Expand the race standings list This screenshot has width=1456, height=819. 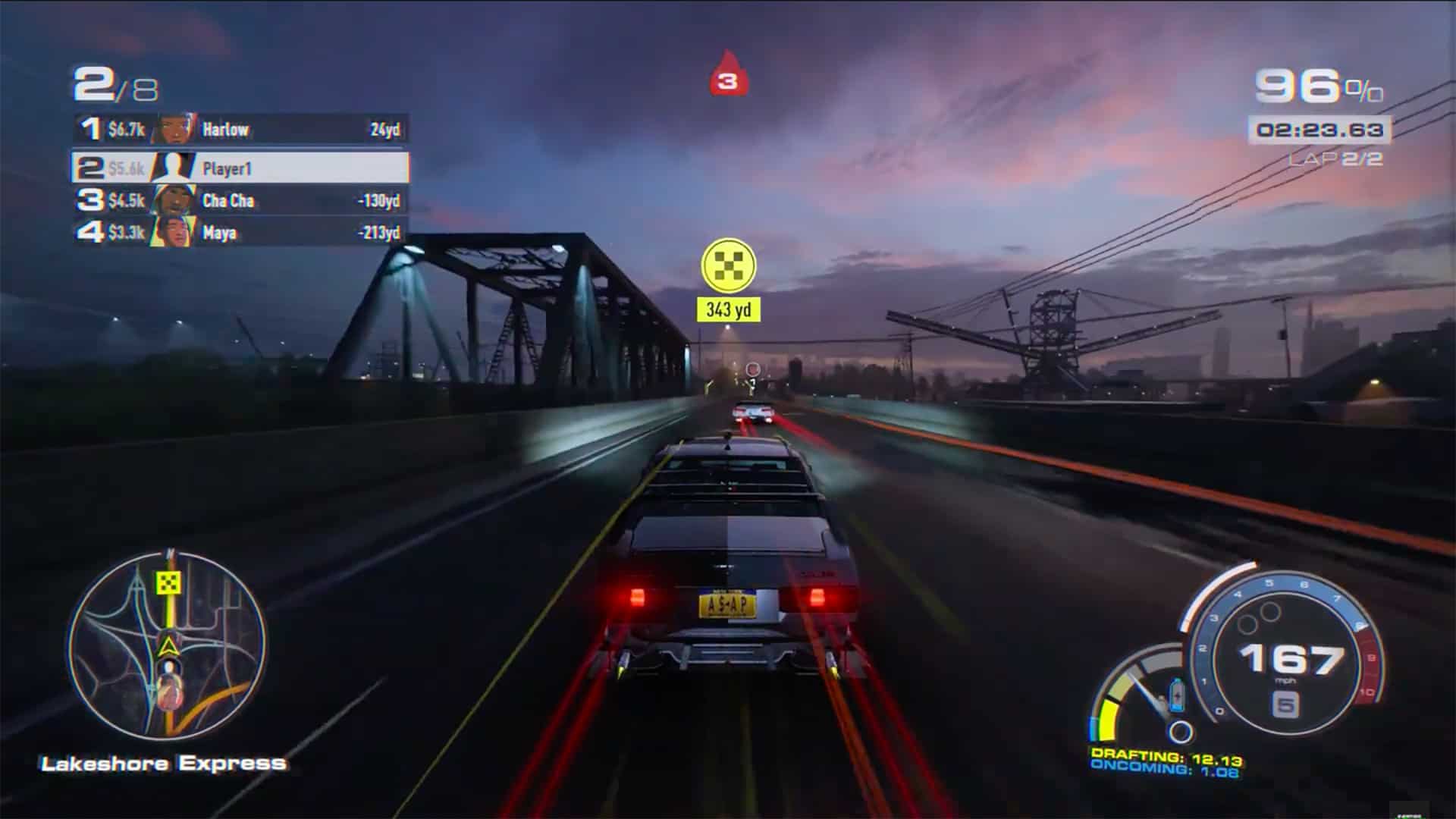(x=243, y=180)
